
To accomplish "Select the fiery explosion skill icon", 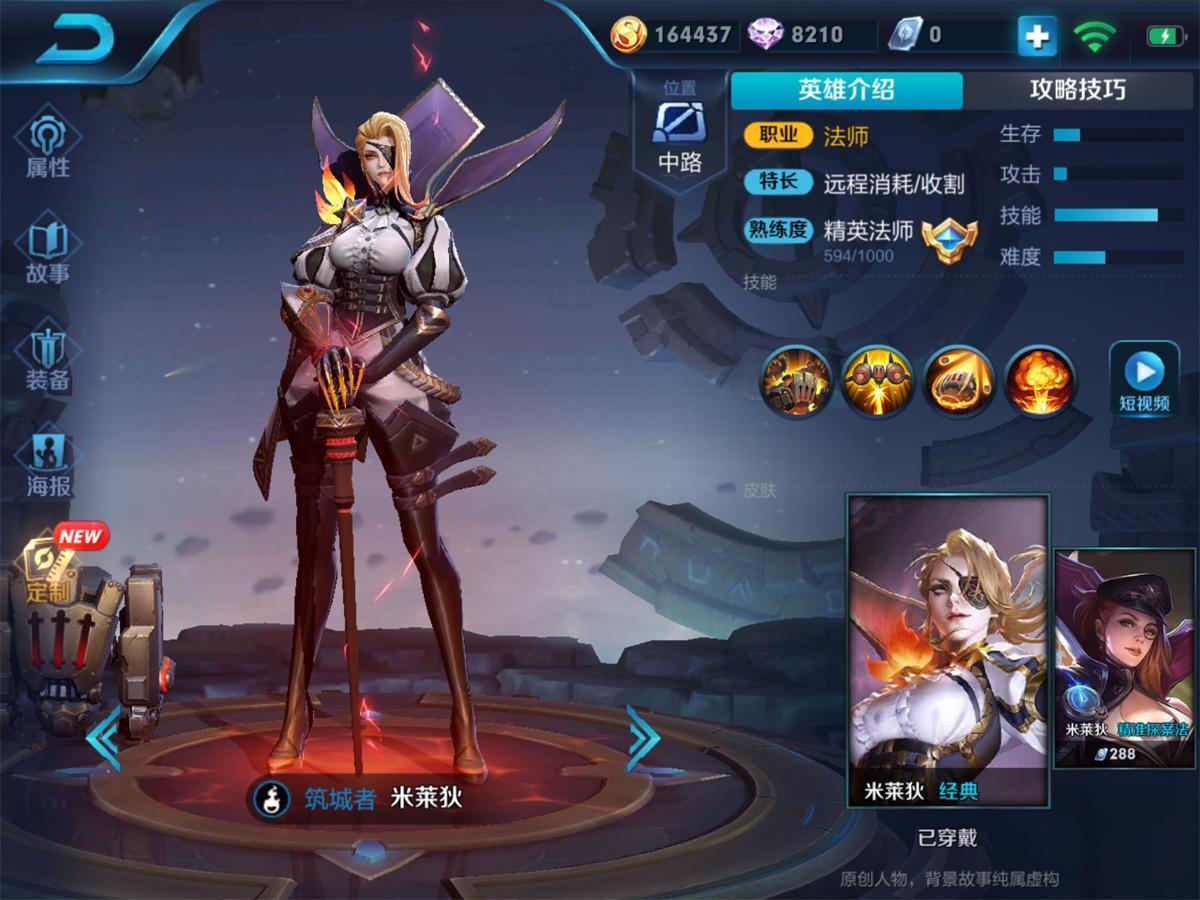I will (x=1038, y=381).
